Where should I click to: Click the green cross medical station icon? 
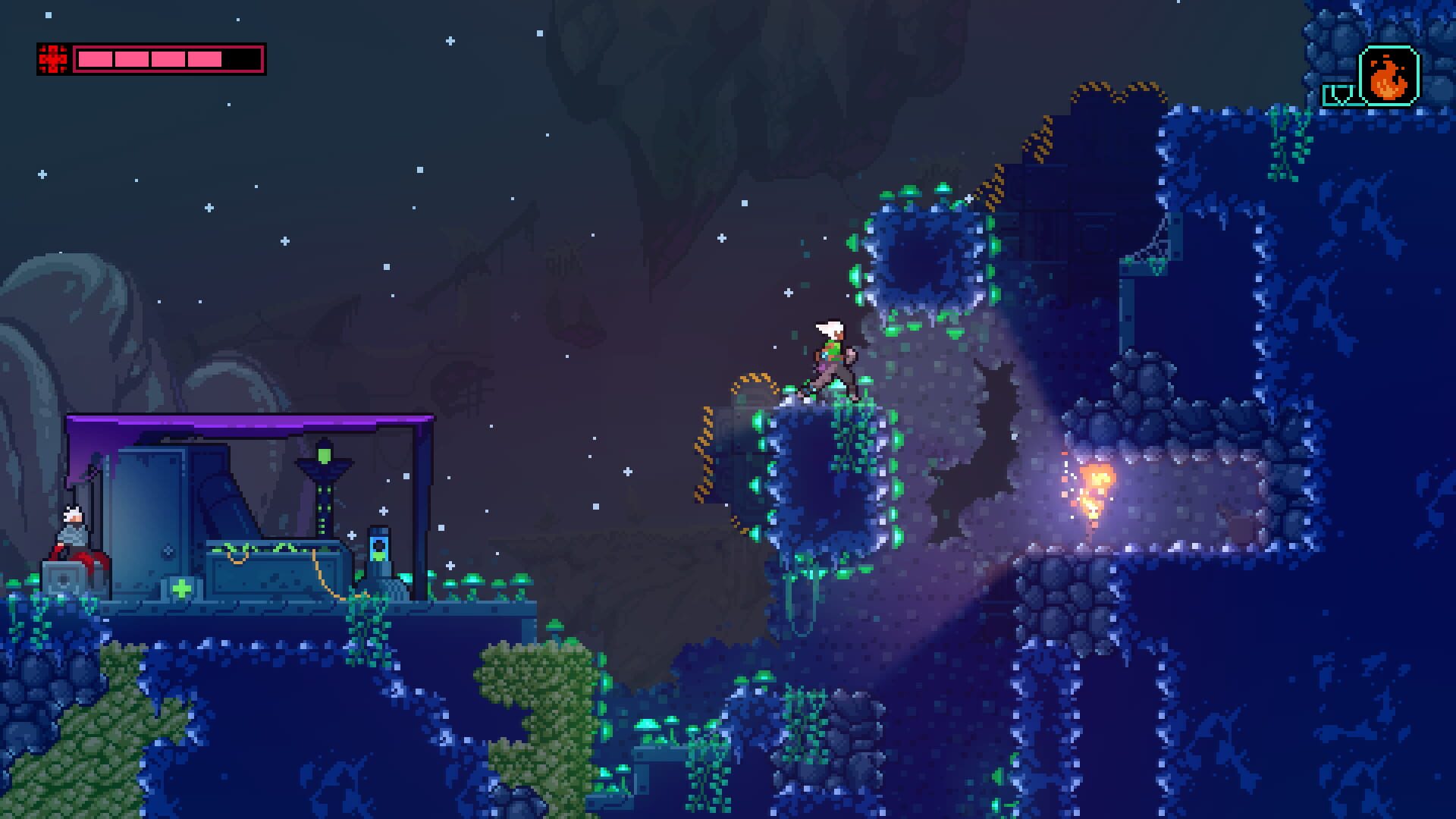click(x=181, y=590)
